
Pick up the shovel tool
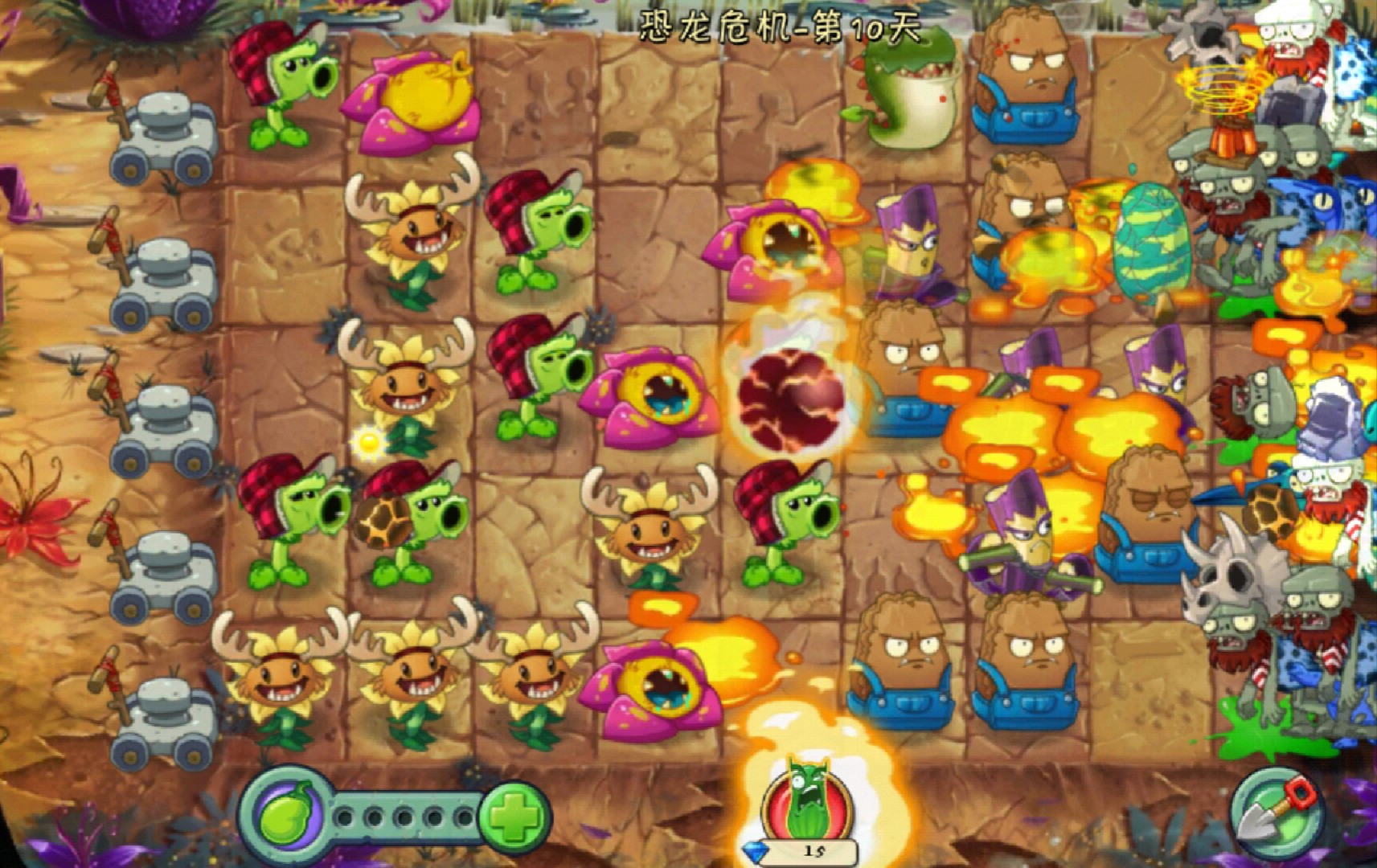1275,812
